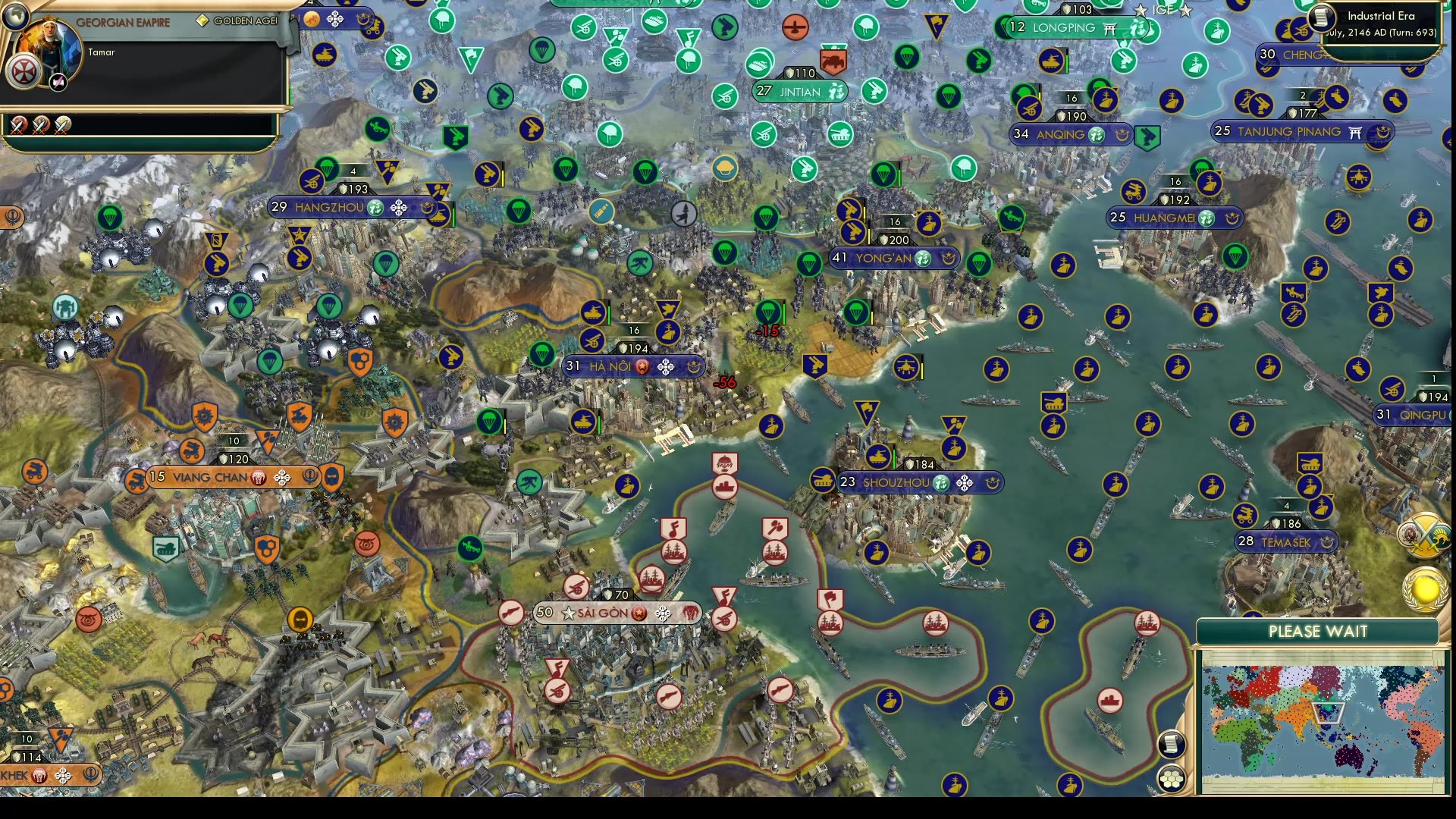This screenshot has width=1456, height=819.
Task: Click the faith icon on Viang Chan's banner
Action: [x=309, y=478]
